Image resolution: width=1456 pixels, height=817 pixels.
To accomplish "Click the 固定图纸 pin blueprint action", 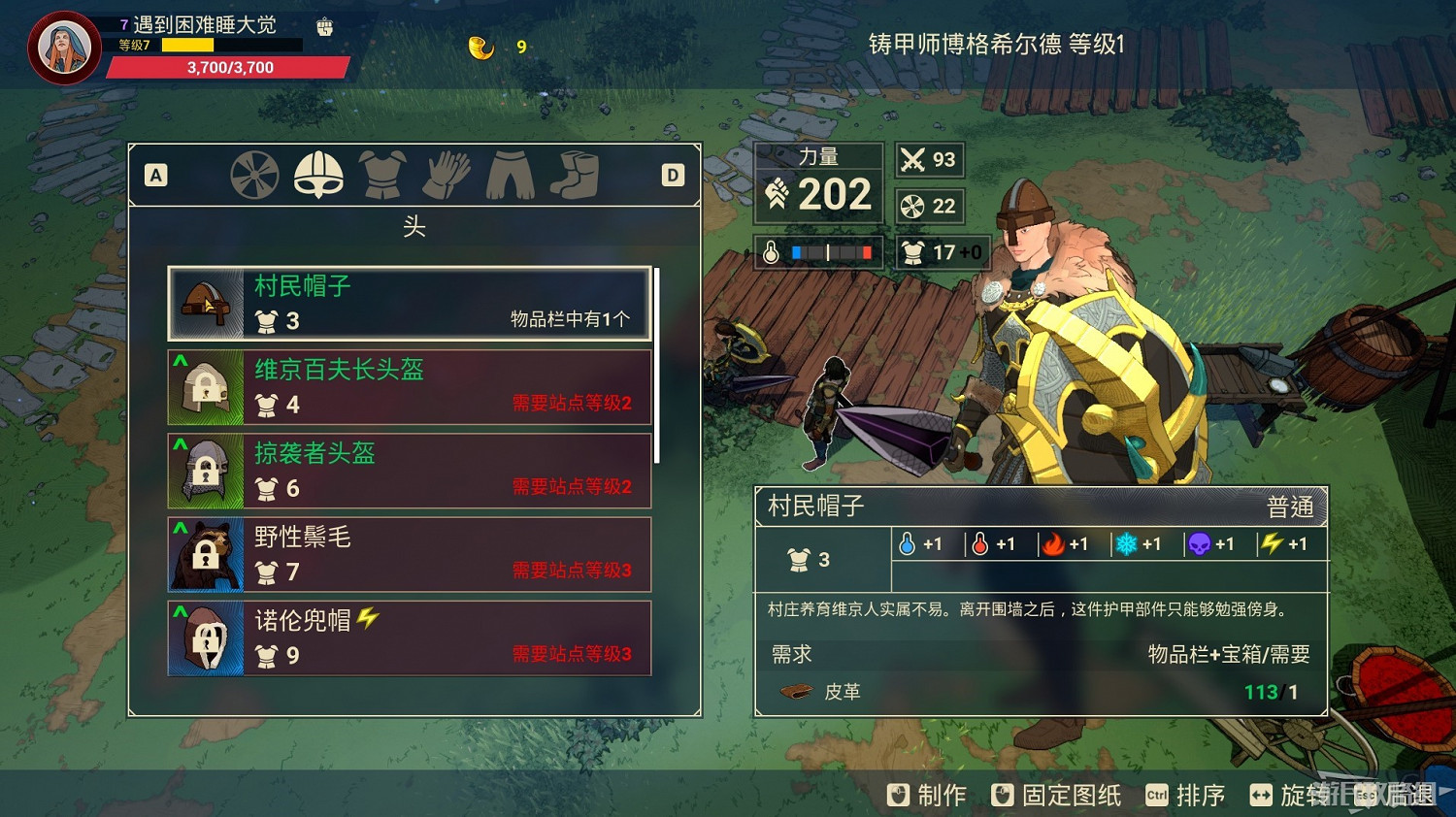I will point(1053,795).
